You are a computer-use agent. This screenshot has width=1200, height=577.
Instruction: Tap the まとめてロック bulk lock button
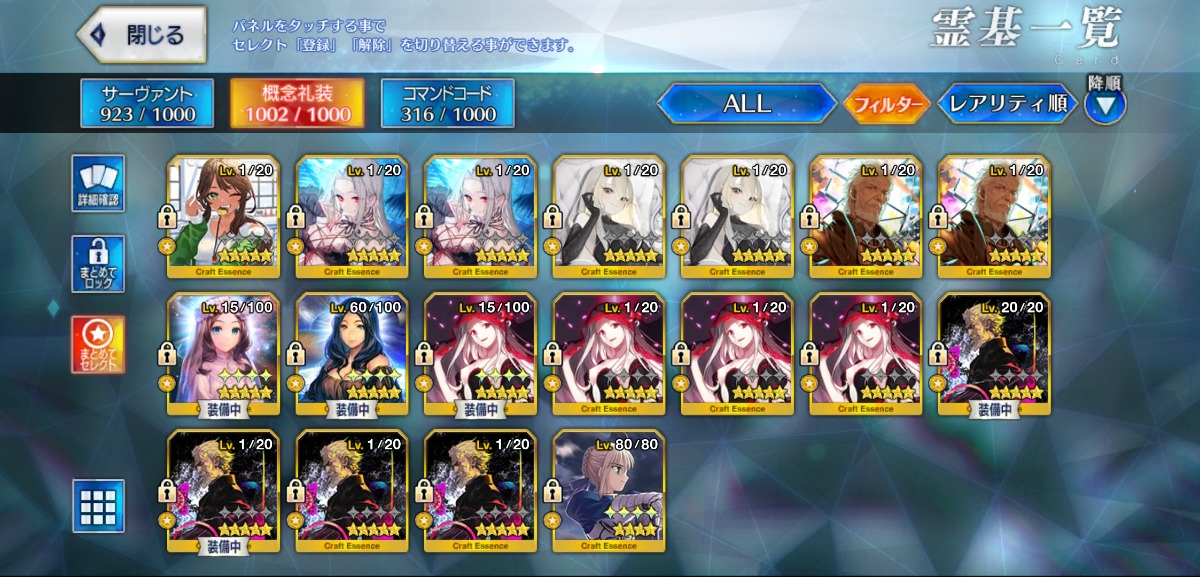(x=98, y=264)
